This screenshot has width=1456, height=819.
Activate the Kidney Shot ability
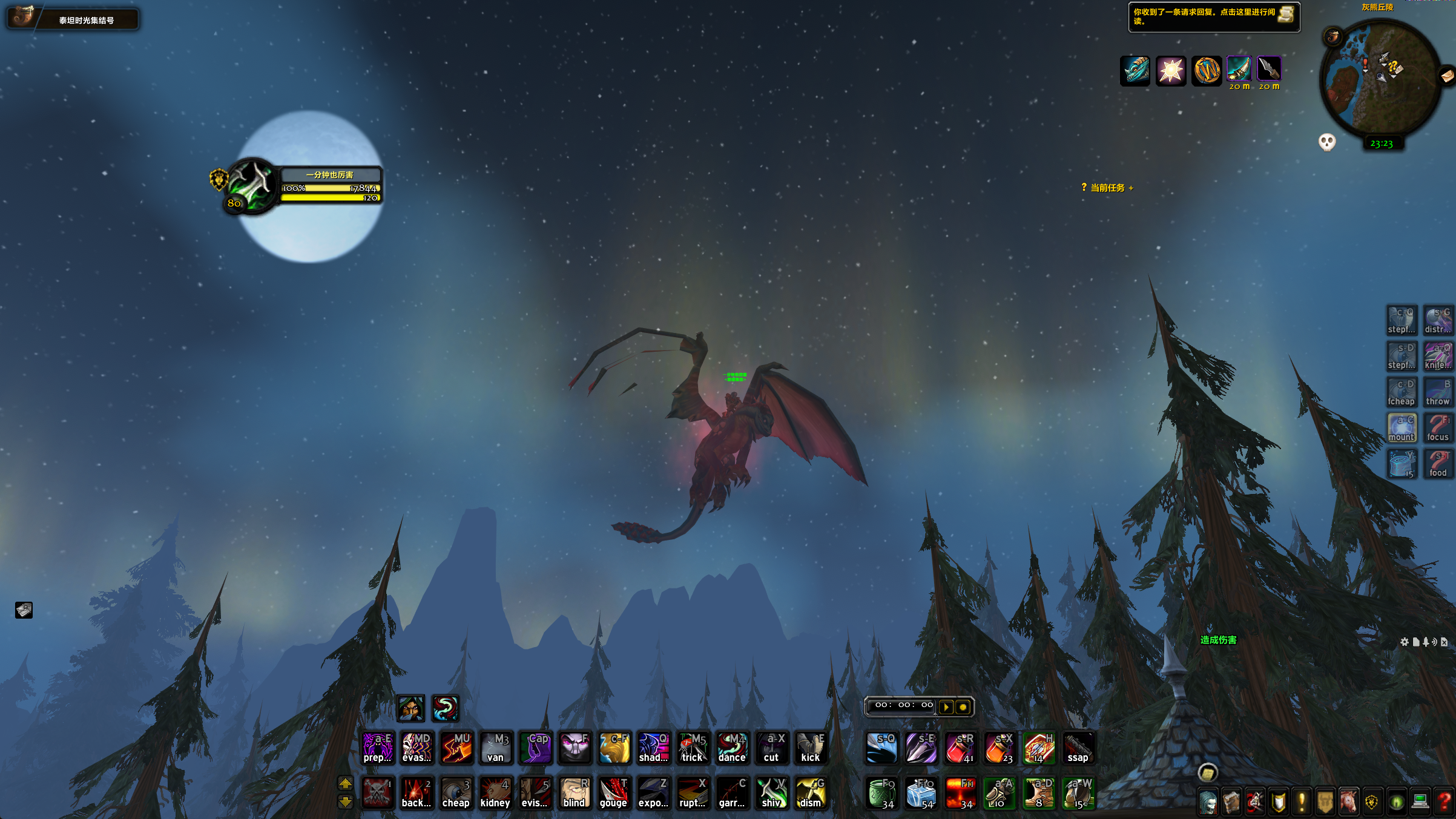coord(495,793)
